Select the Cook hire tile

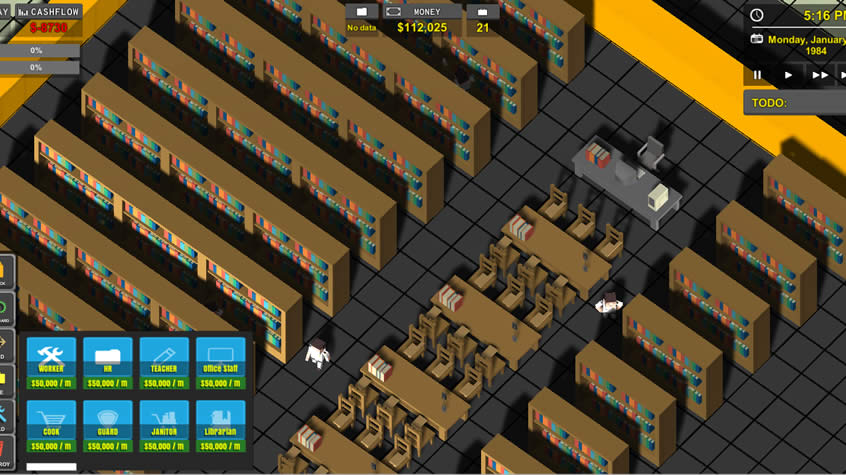pyautogui.click(x=51, y=424)
